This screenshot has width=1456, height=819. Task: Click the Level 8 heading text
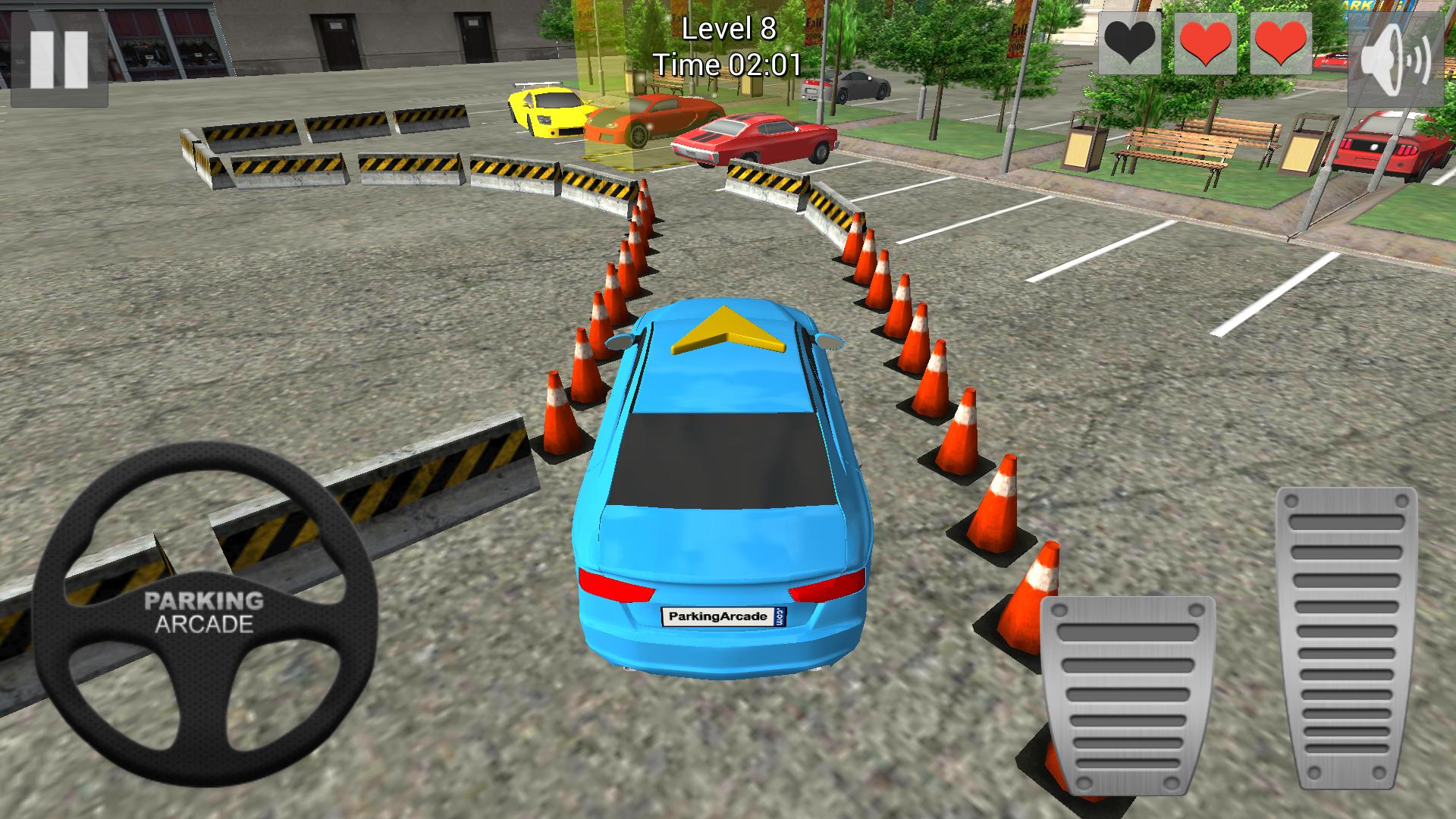pyautogui.click(x=727, y=29)
